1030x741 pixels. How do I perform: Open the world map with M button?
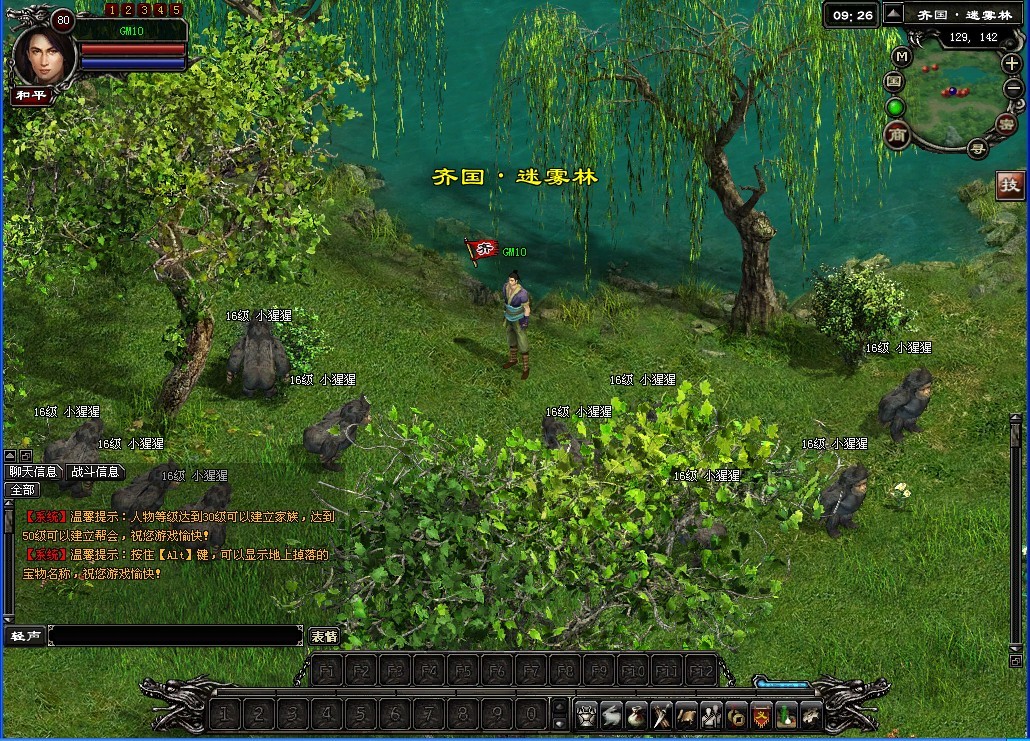pyautogui.click(x=902, y=56)
